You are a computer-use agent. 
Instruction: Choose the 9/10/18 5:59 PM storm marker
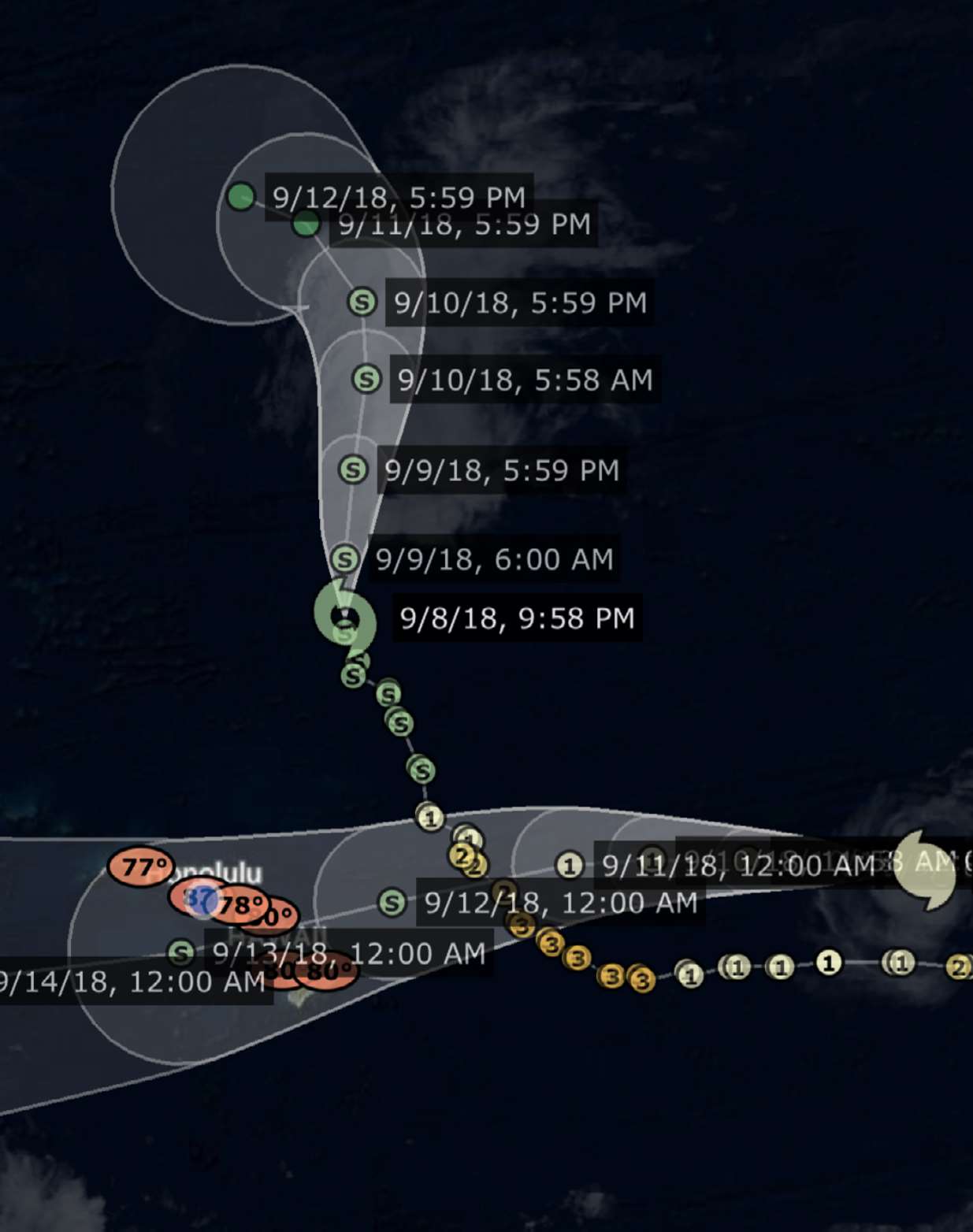(362, 302)
